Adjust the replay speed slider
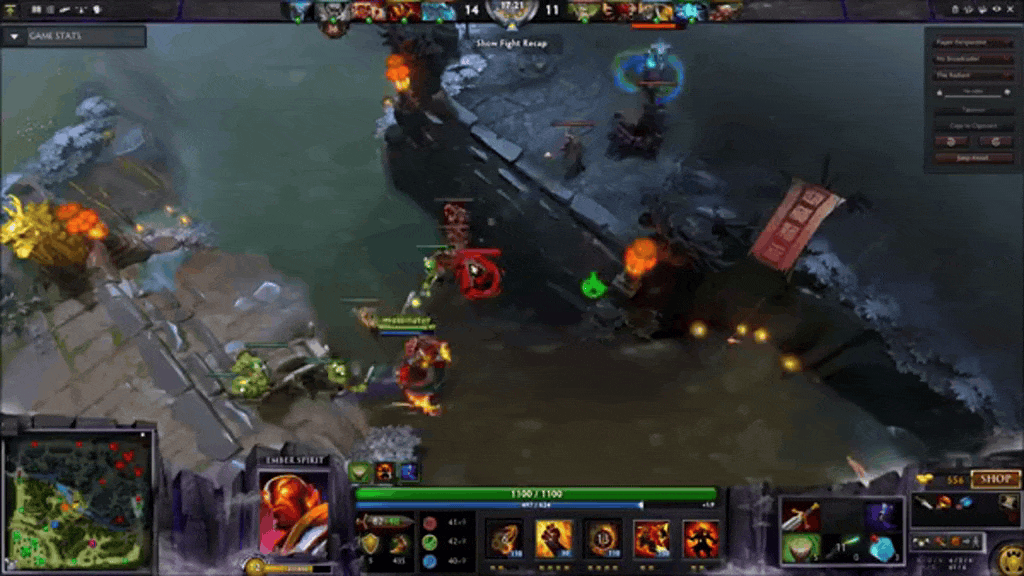Image resolution: width=1024 pixels, height=576 pixels. 973,93
